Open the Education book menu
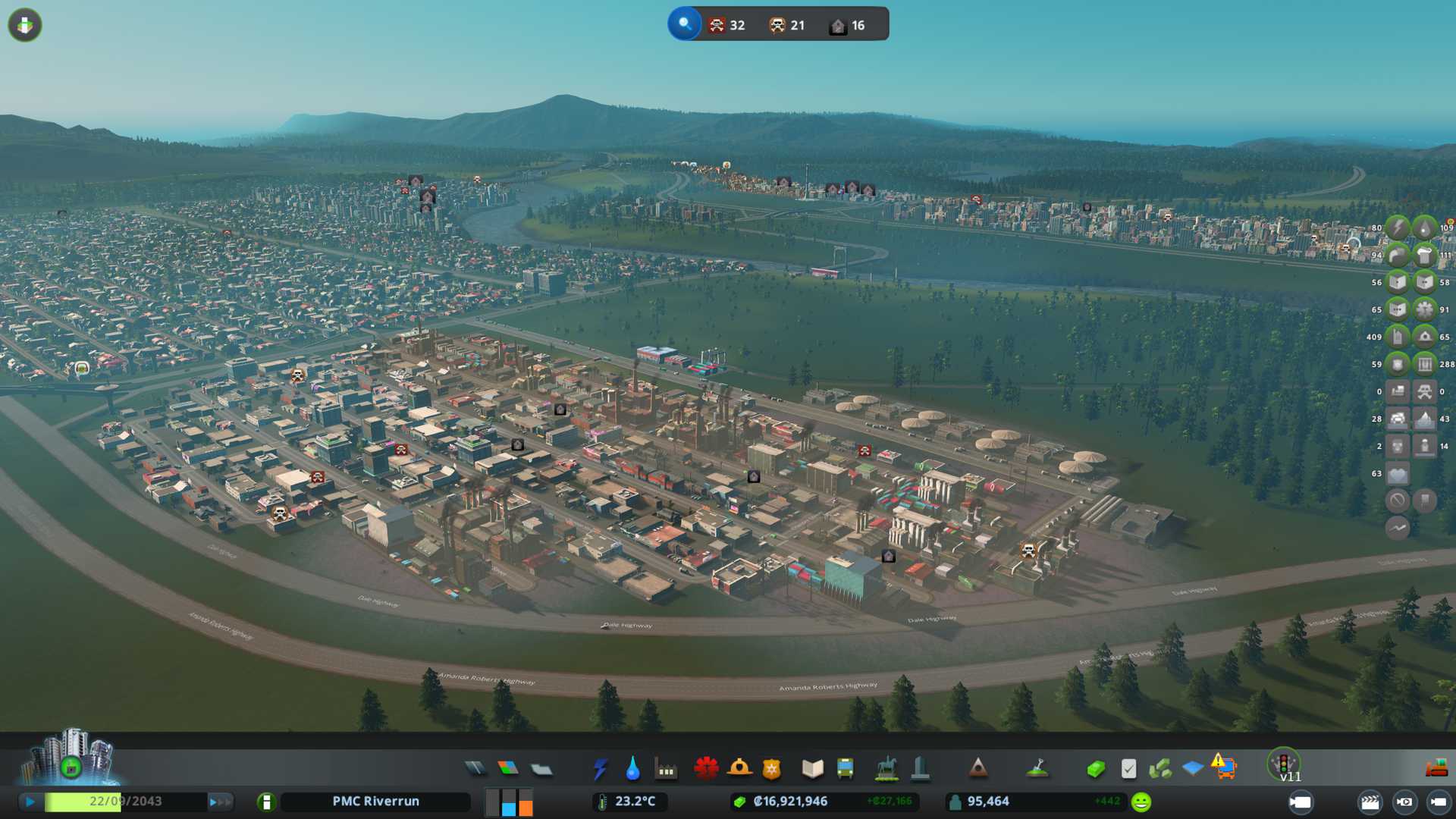The width and height of the screenshot is (1456, 819). (812, 769)
